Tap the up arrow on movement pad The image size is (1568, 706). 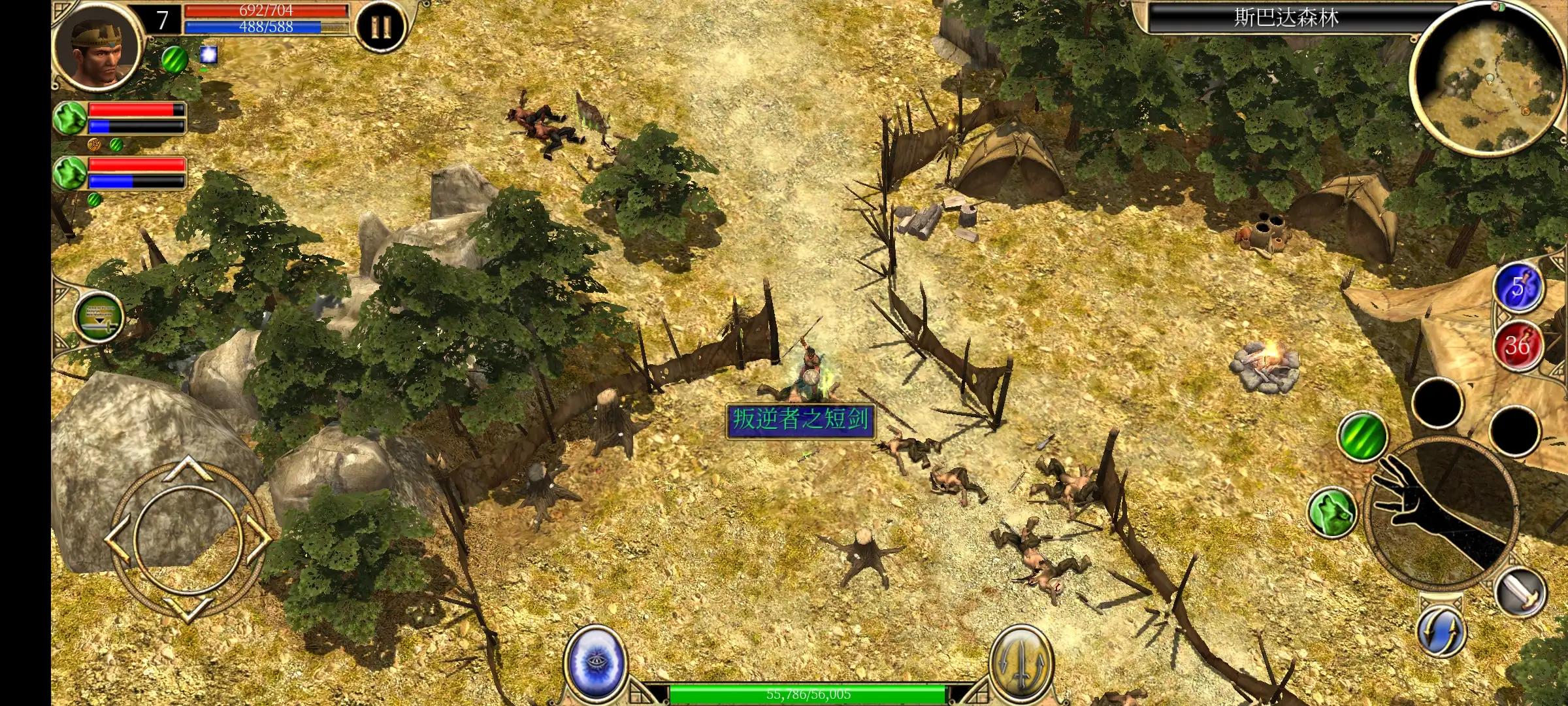pos(188,468)
